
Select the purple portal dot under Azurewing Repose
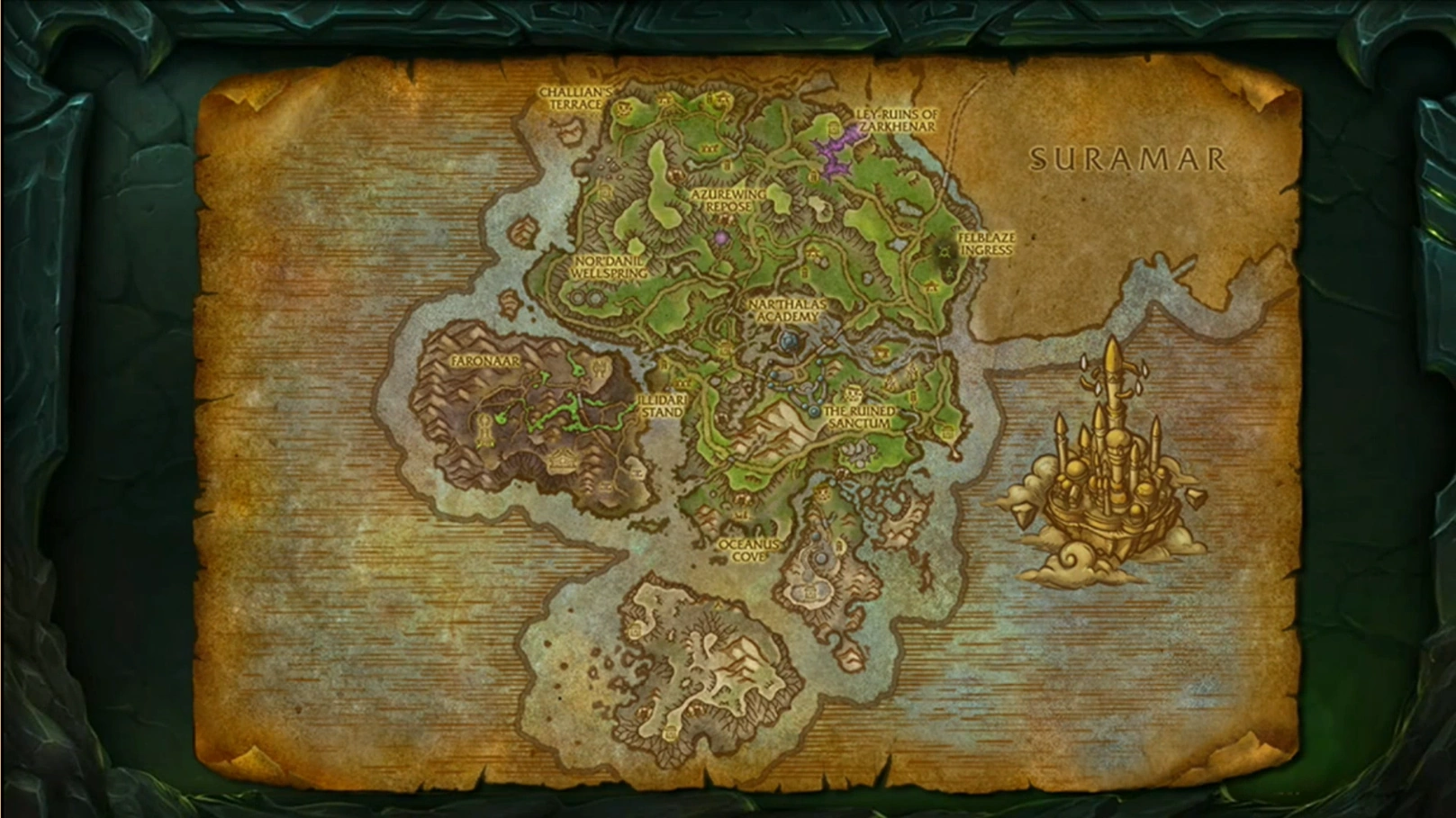[721, 238]
